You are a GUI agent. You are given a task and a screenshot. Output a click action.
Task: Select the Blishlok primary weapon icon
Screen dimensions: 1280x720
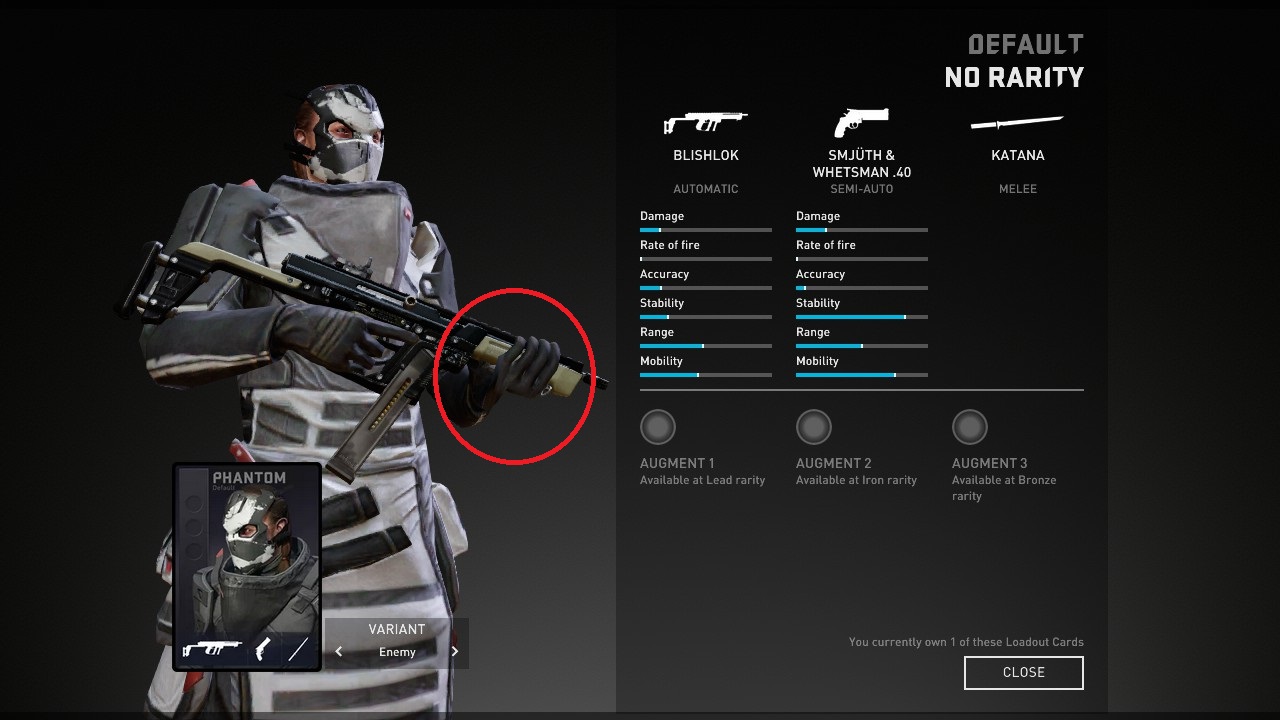705,123
